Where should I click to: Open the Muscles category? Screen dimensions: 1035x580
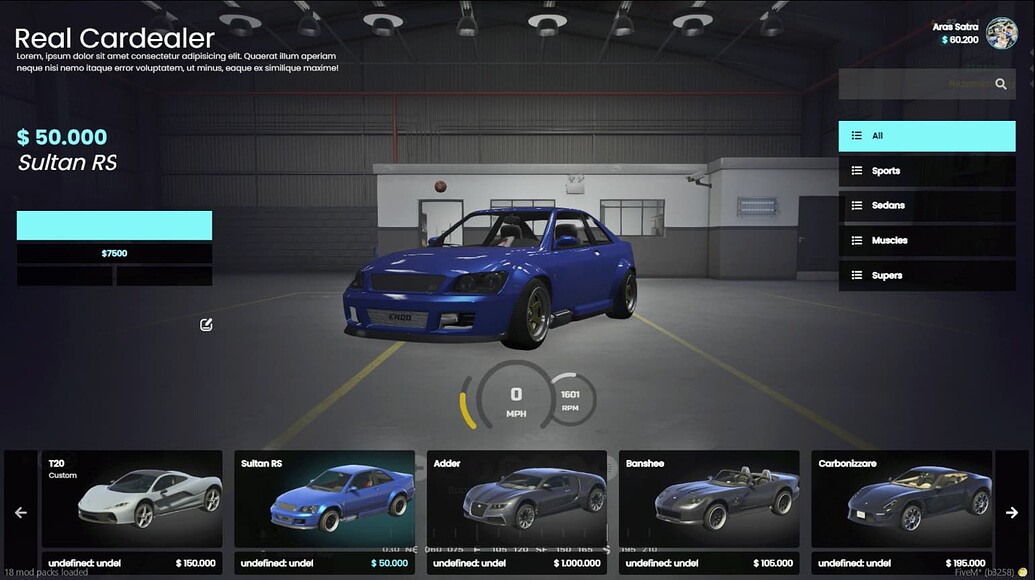pos(926,241)
